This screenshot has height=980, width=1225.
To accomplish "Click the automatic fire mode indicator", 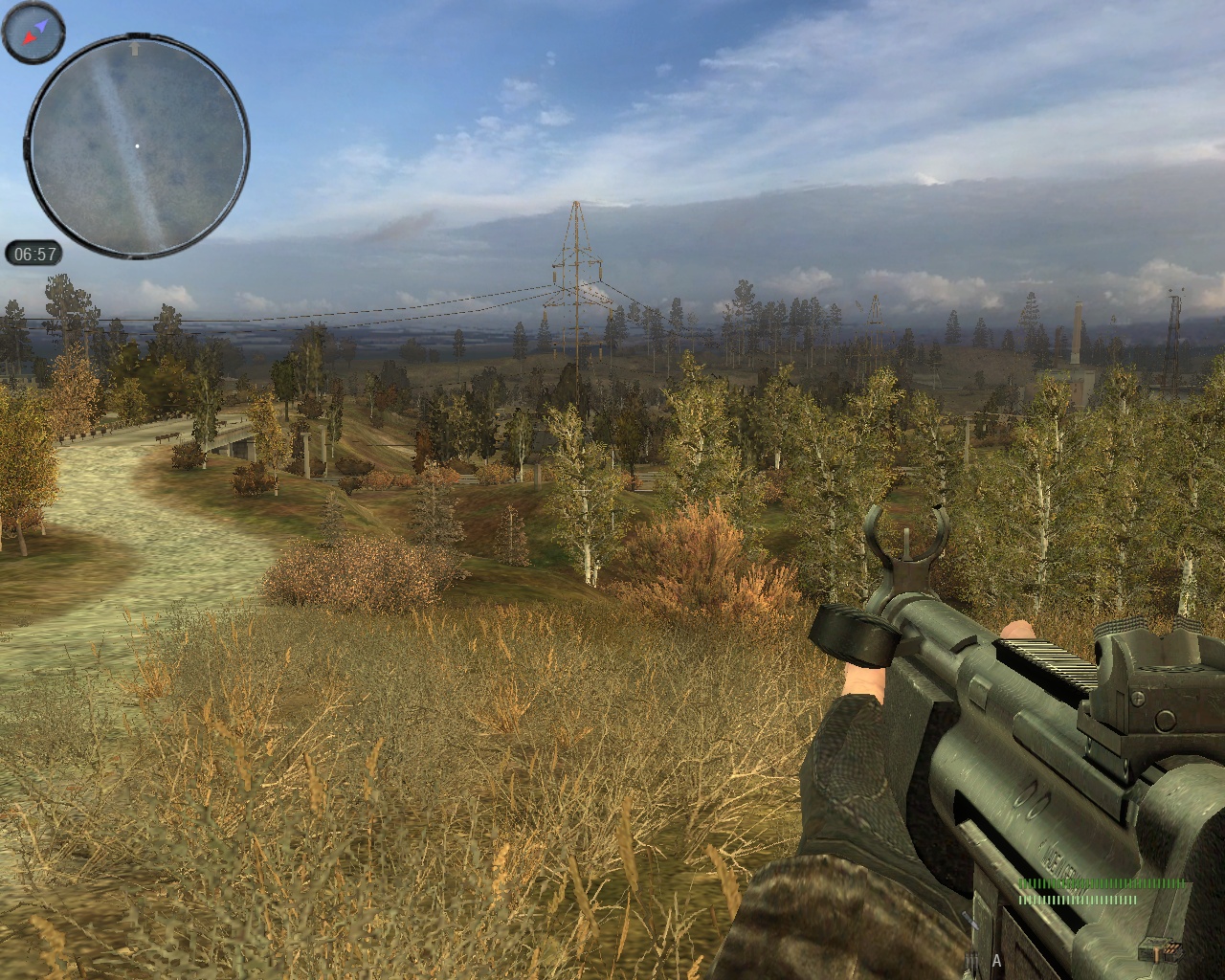I will [x=996, y=960].
